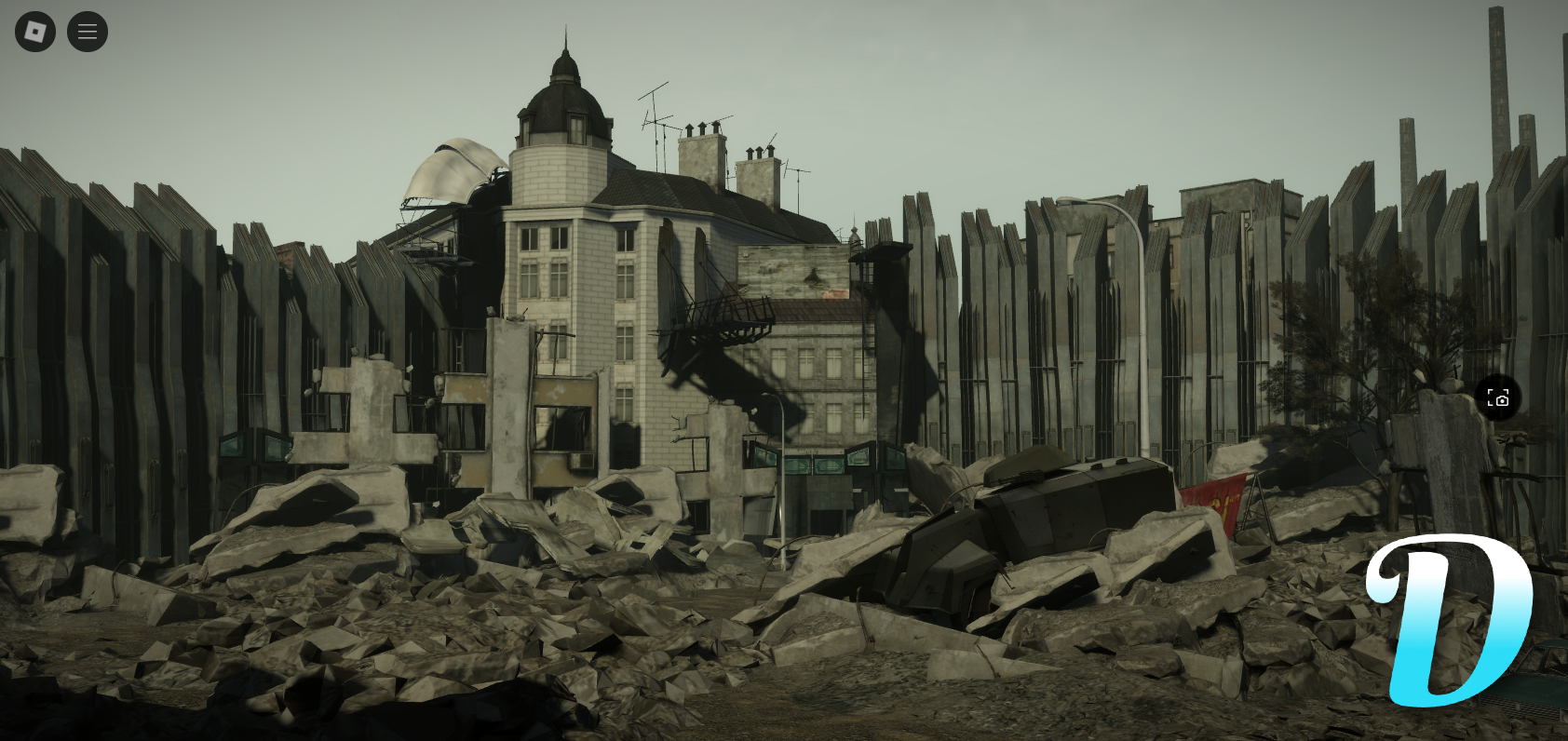Image resolution: width=1568 pixels, height=741 pixels.
Task: Open the experience menu via hamburger button
Action: click(87, 31)
